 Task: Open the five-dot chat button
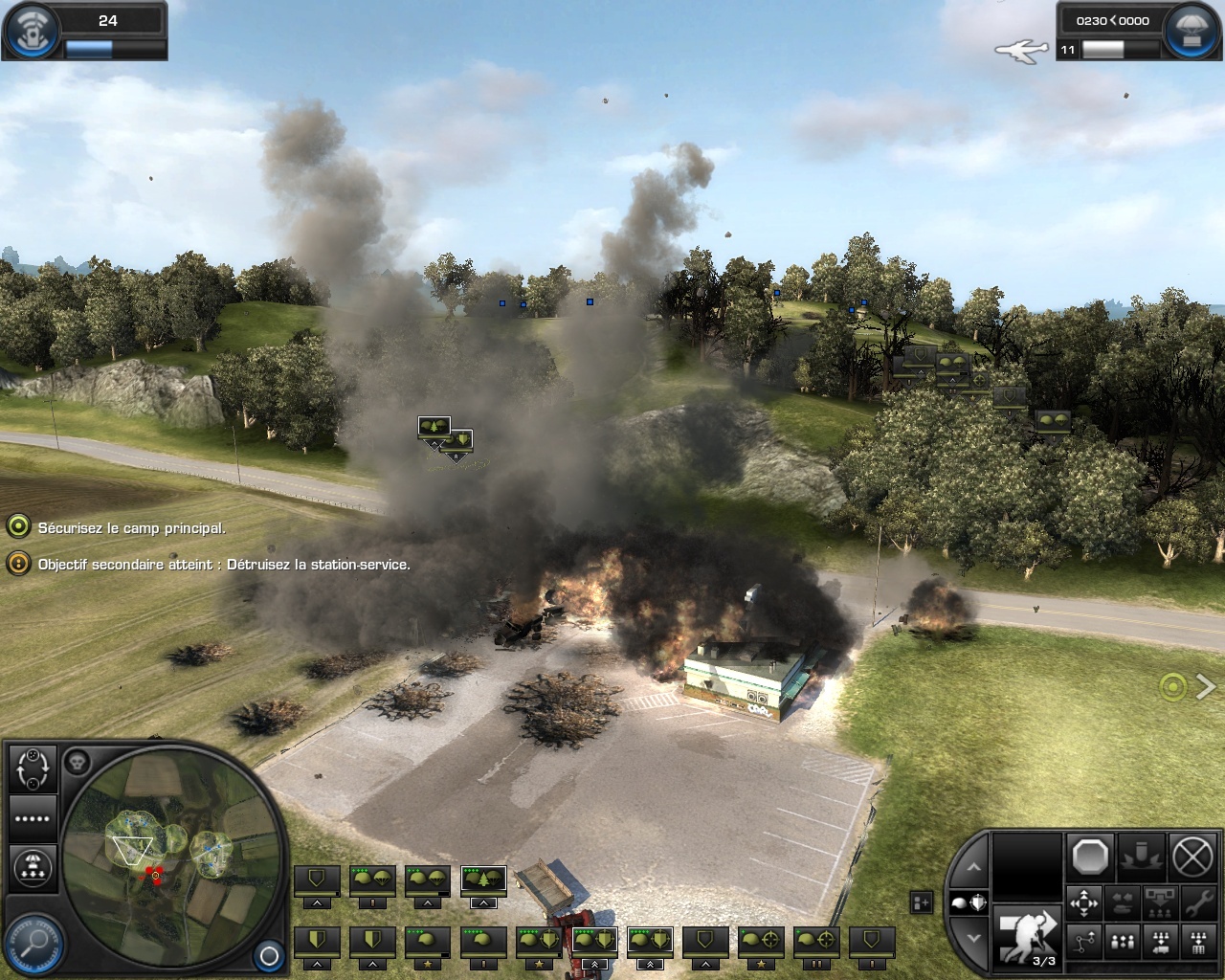click(x=33, y=818)
